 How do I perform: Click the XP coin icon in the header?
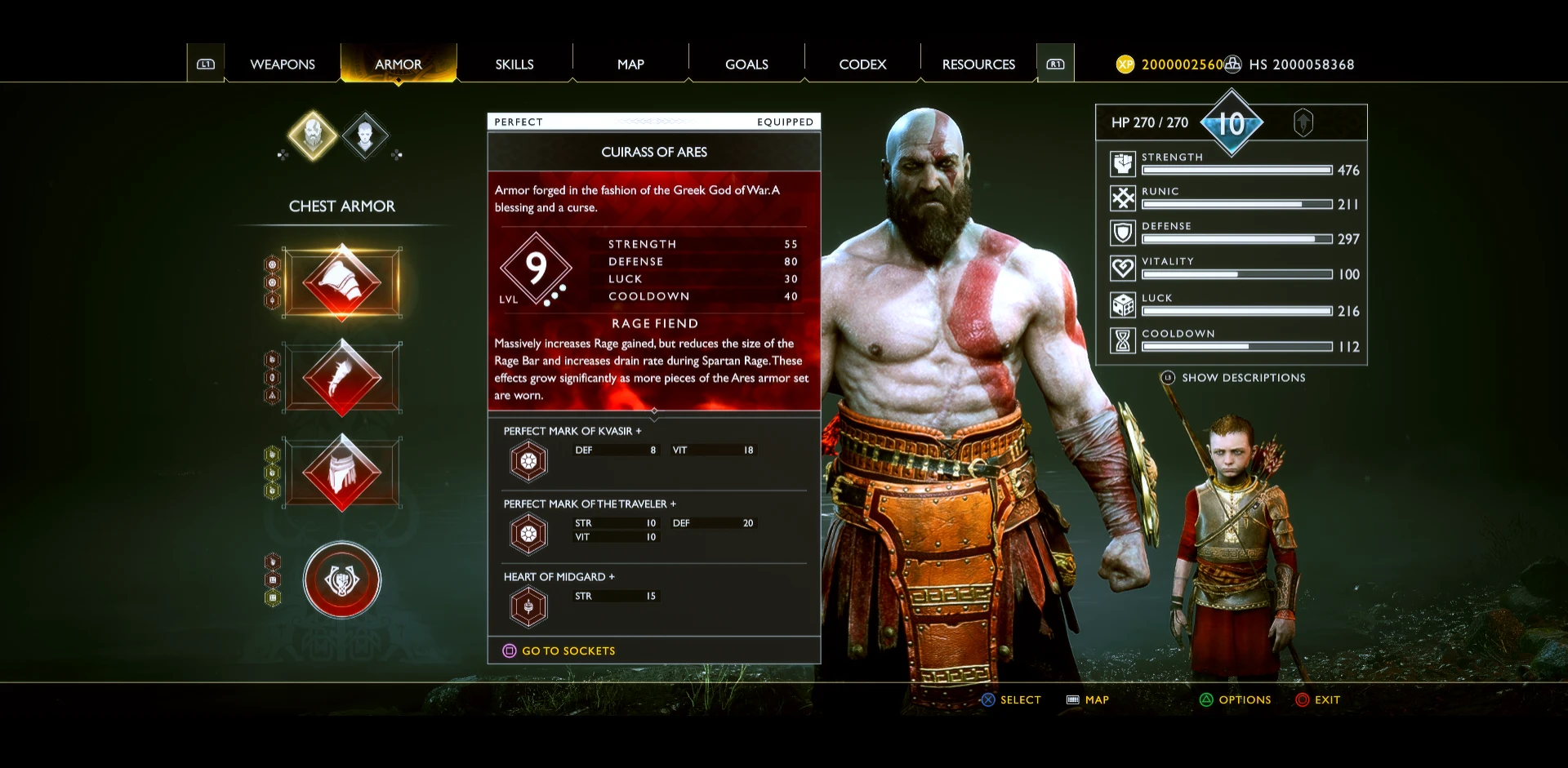click(1127, 64)
